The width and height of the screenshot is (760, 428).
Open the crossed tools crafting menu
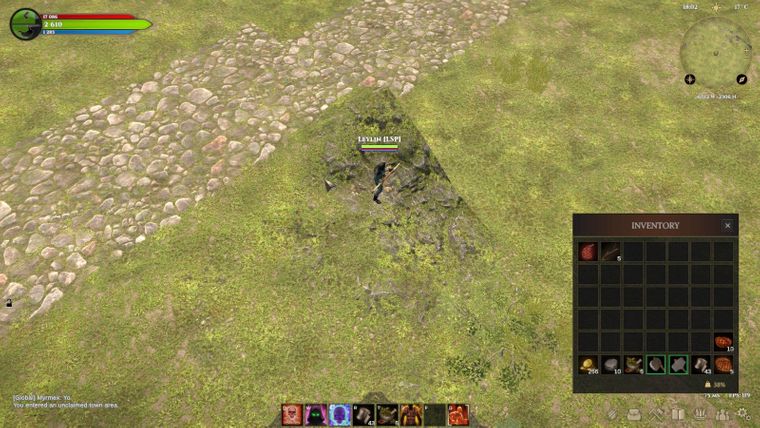tap(656, 413)
